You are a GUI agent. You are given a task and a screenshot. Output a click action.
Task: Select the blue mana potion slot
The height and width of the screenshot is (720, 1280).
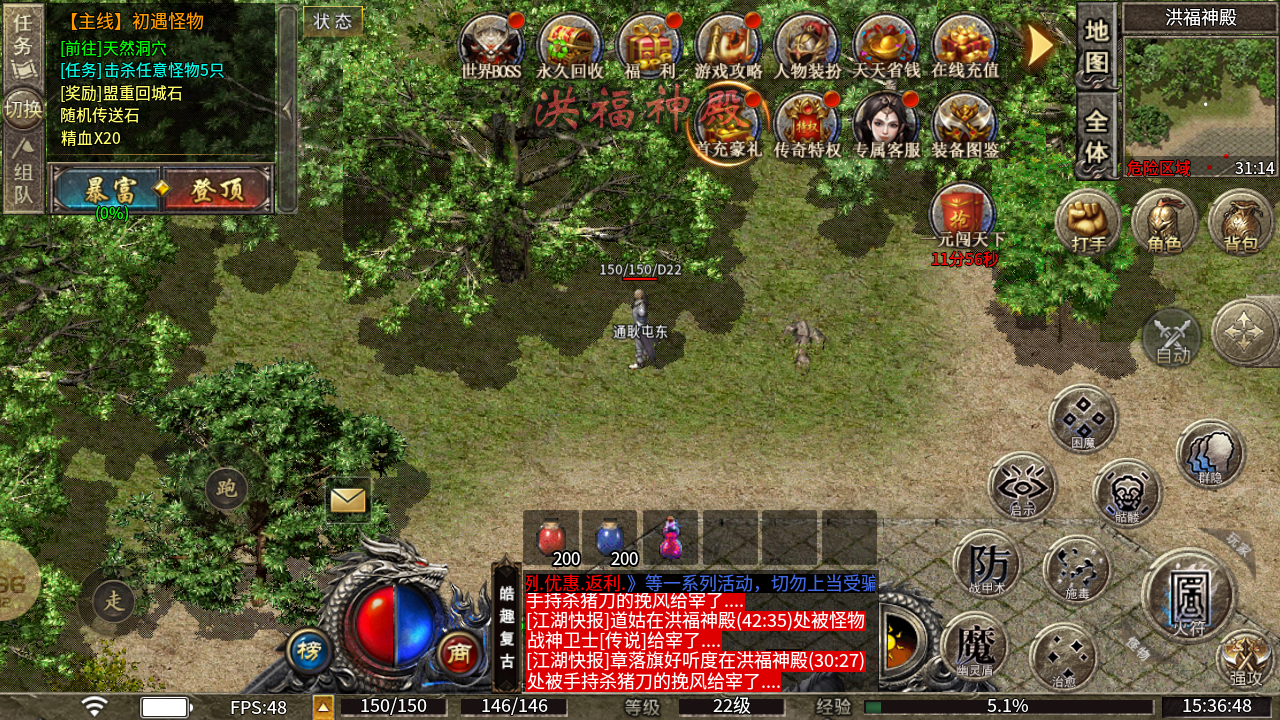pos(610,538)
